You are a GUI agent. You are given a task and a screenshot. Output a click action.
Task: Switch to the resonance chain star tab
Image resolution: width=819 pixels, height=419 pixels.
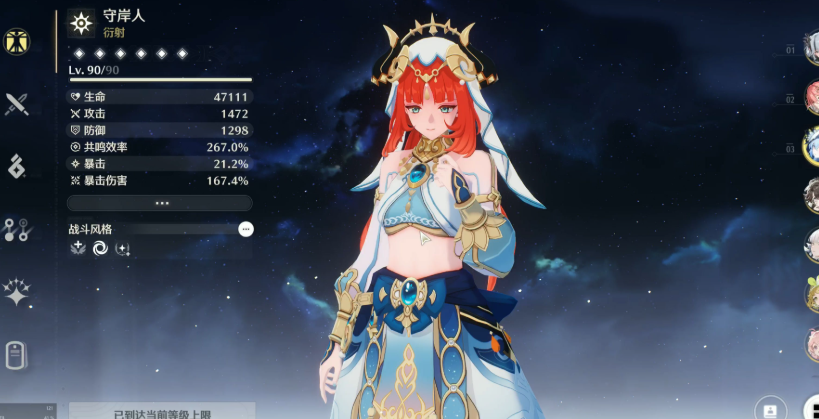[16, 292]
